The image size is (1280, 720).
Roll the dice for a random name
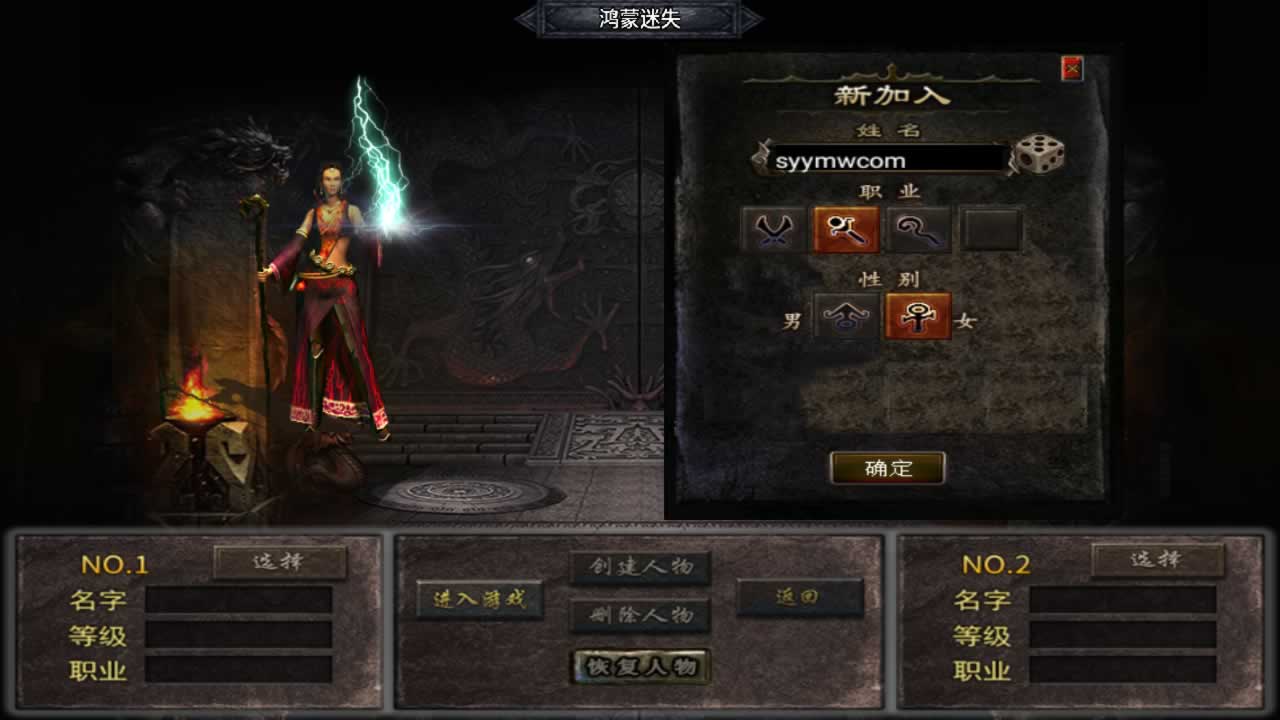click(1039, 155)
